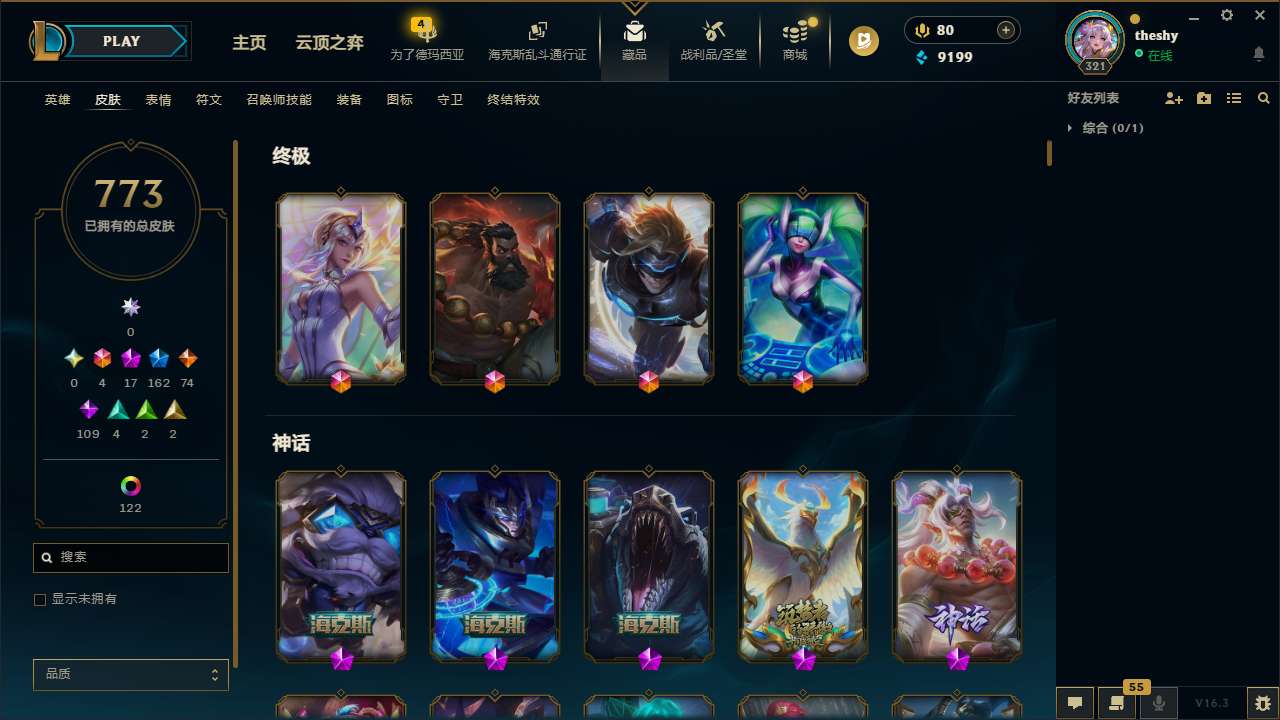Open the 品质 quality dropdown
Screen dimensions: 1280x720
click(130, 674)
